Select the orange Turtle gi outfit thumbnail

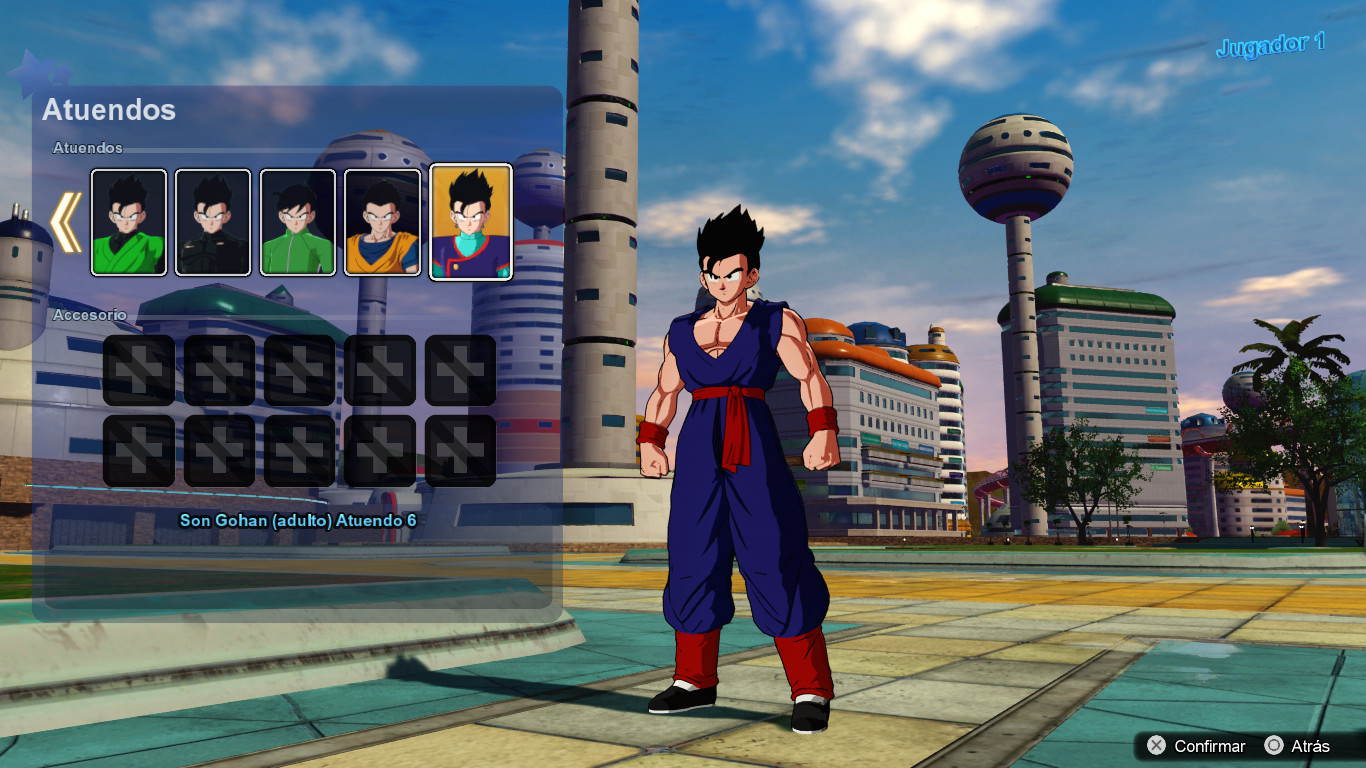[x=380, y=221]
